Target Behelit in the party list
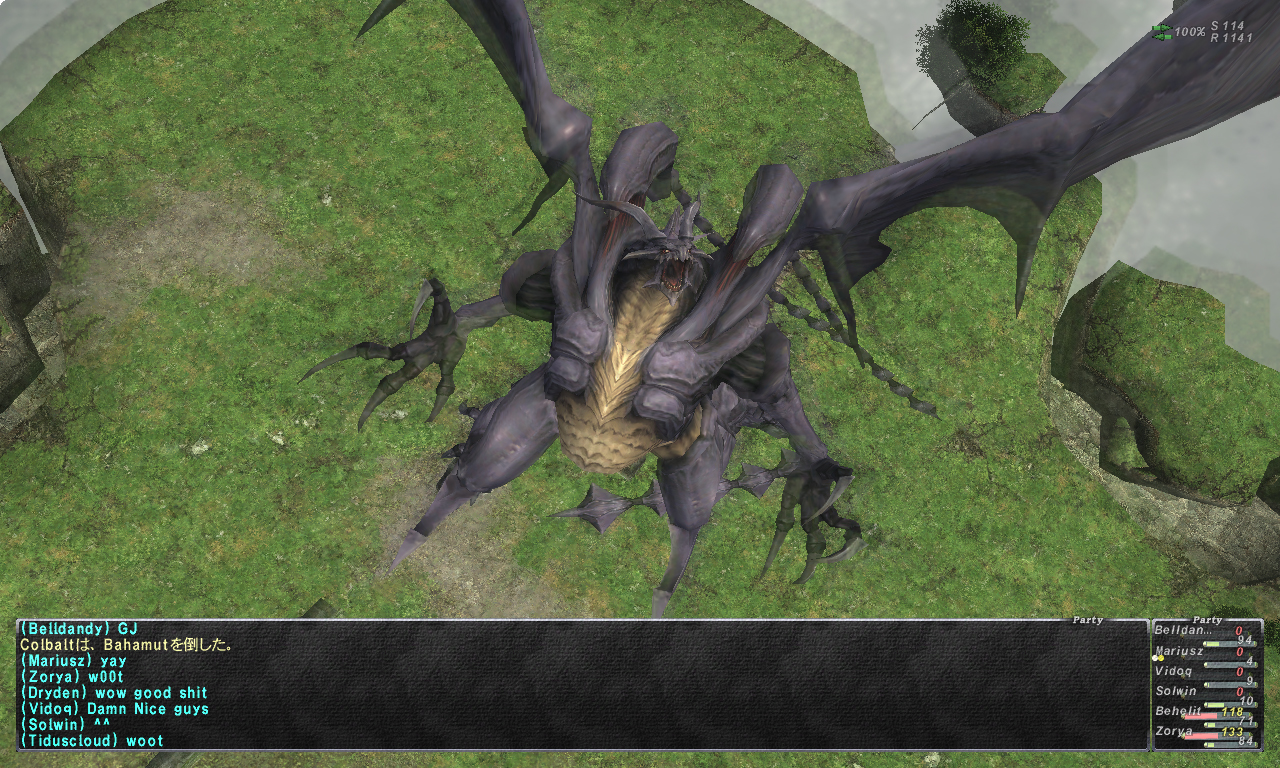 [1178, 711]
